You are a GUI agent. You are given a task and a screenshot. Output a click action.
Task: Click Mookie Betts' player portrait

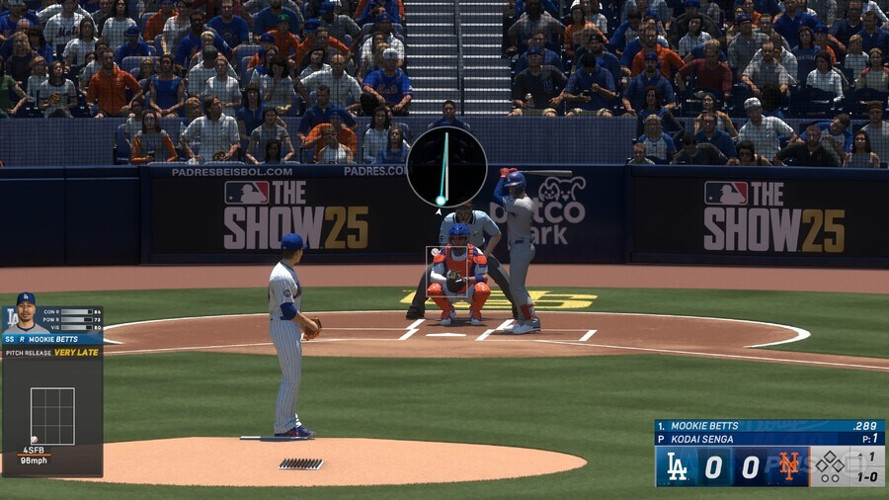[x=24, y=315]
